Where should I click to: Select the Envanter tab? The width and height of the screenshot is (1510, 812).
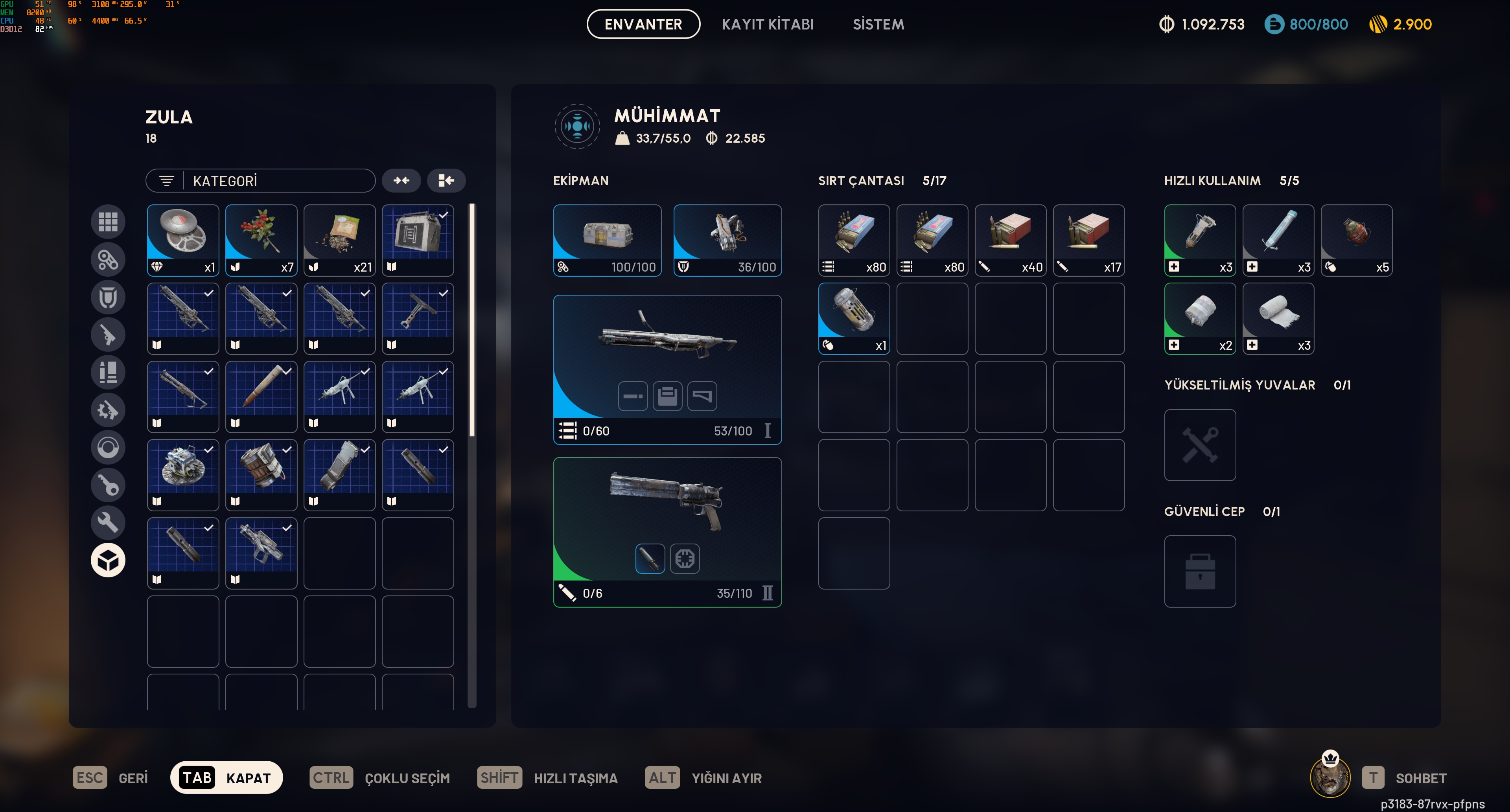(643, 24)
